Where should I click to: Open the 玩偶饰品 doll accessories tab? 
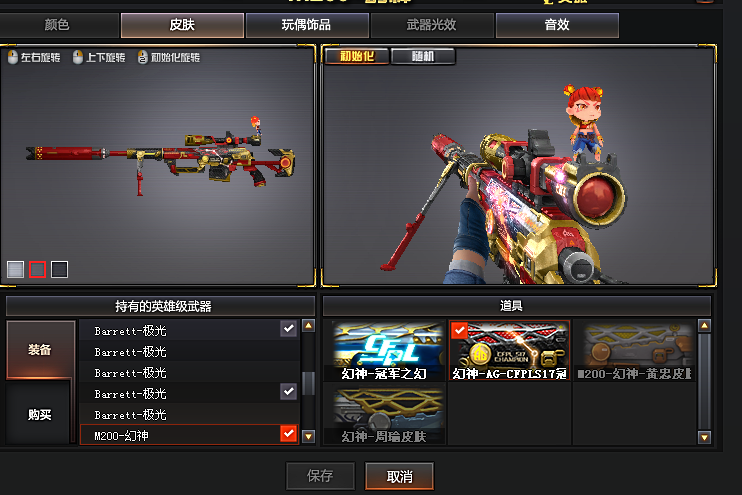click(306, 25)
